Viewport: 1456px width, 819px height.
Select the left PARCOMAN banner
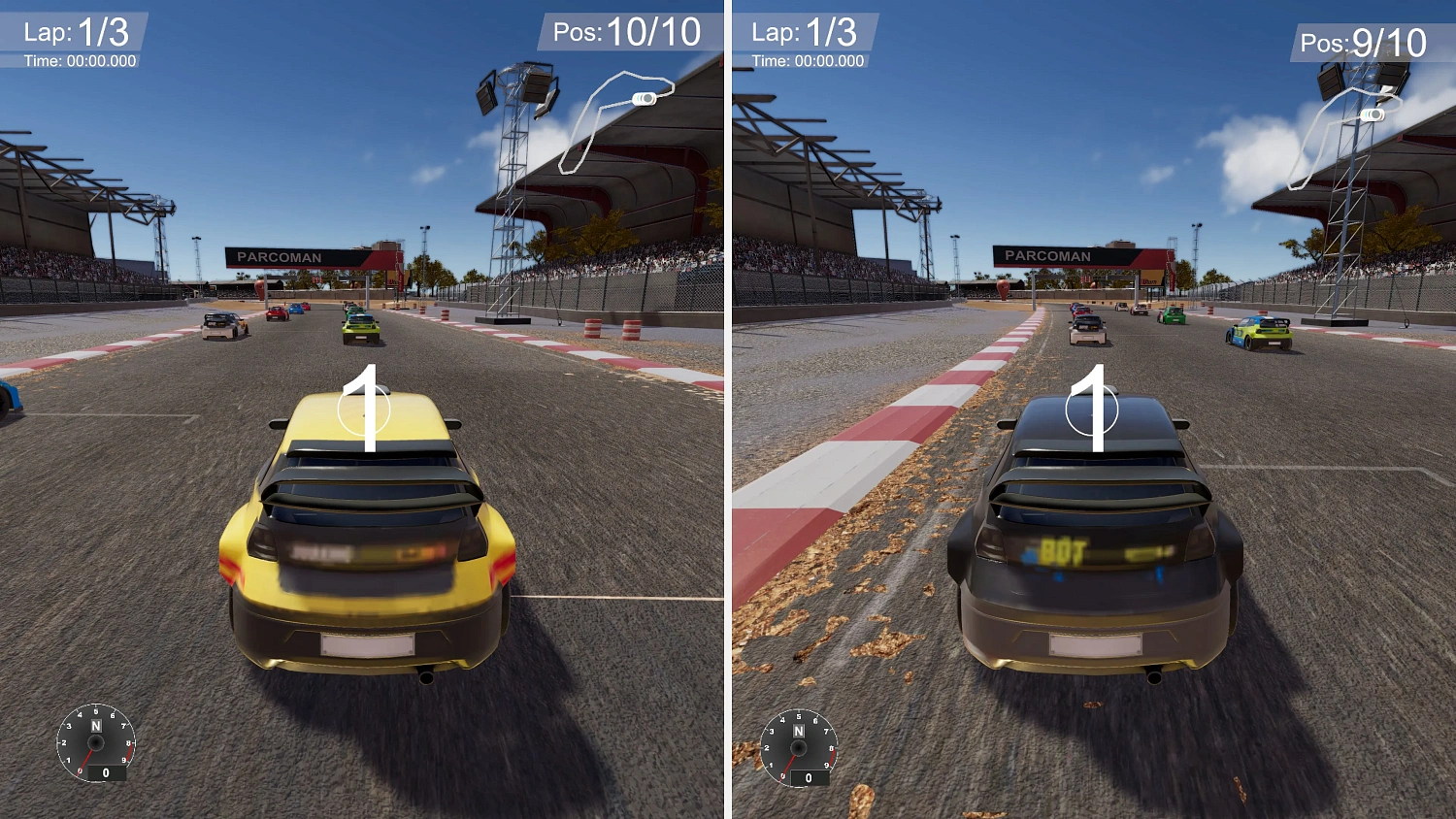pos(279,257)
